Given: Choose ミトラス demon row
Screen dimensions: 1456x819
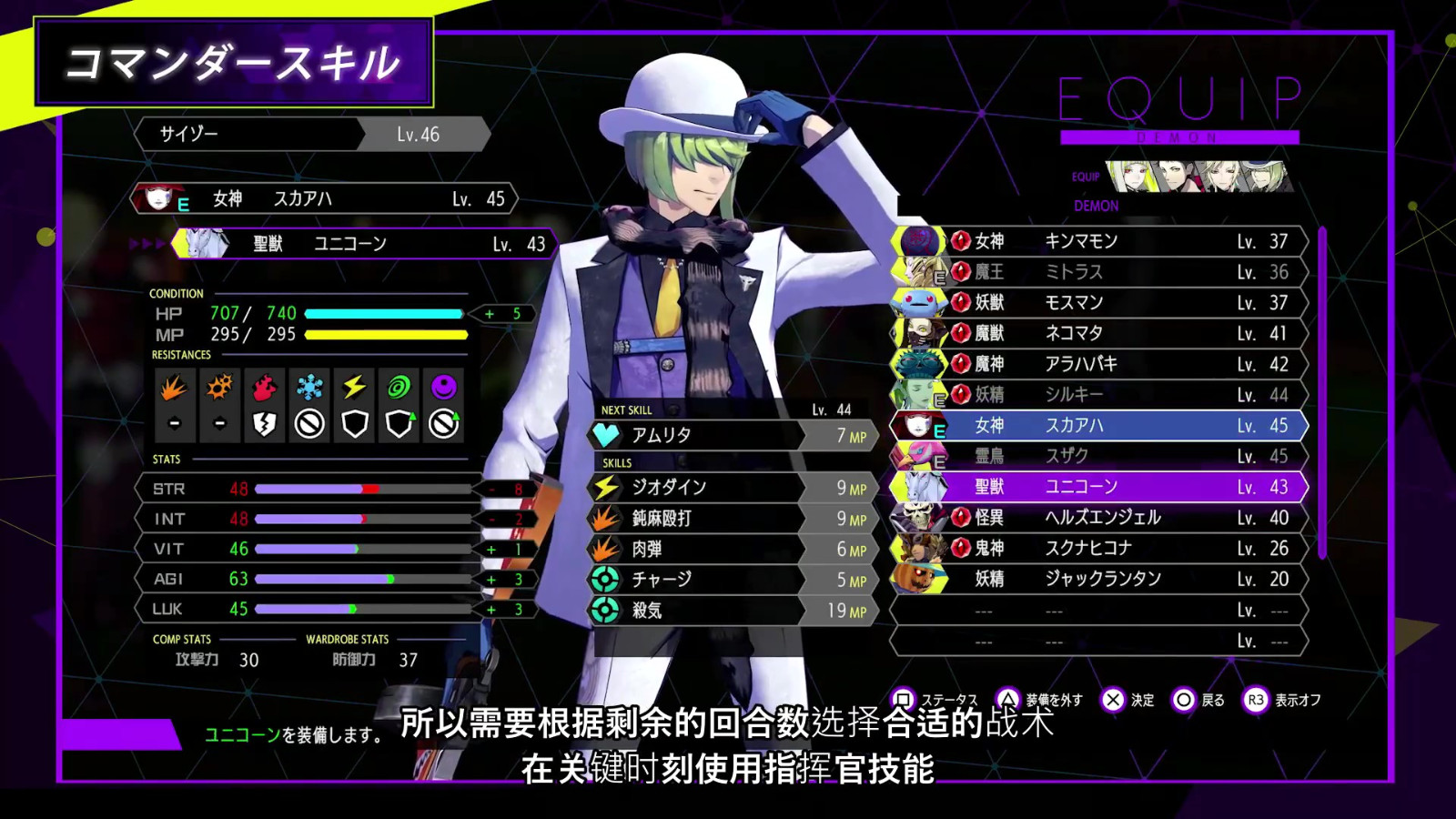Looking at the screenshot, I should [x=1101, y=272].
